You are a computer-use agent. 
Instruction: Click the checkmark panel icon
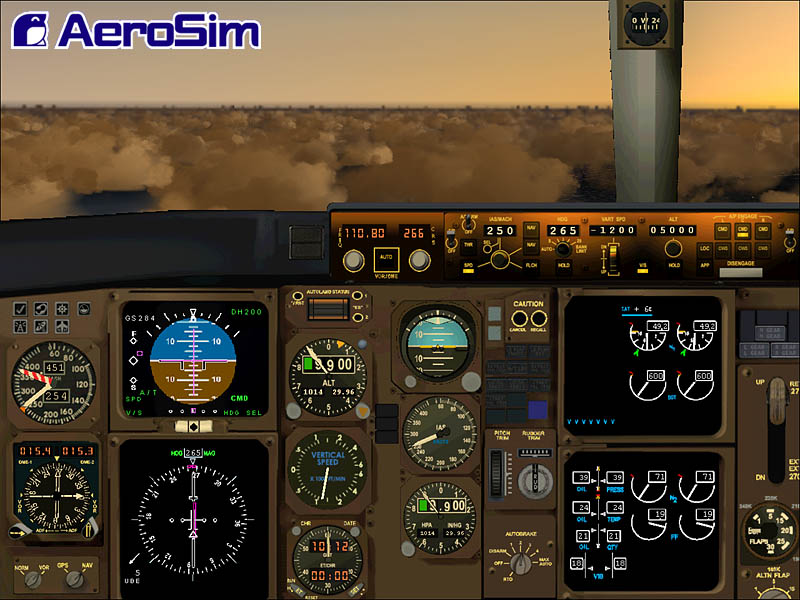[21, 309]
